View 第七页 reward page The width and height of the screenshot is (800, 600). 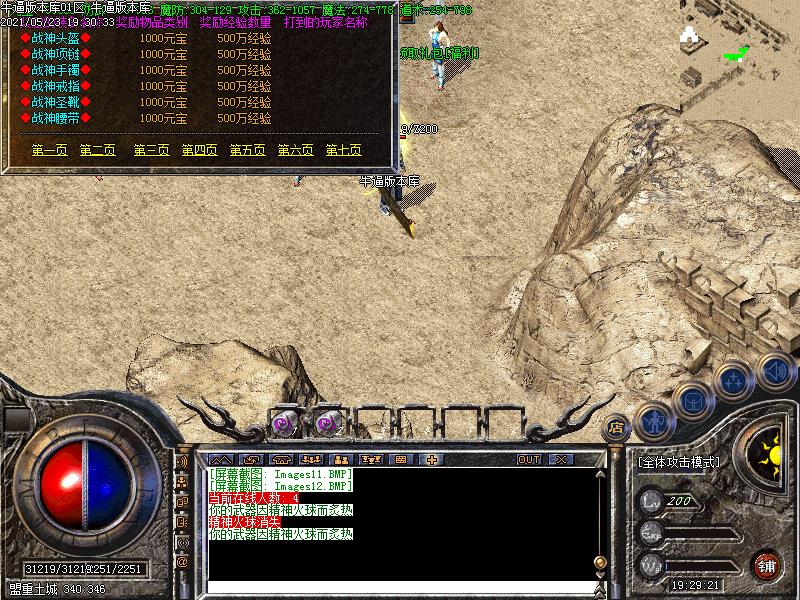343,150
